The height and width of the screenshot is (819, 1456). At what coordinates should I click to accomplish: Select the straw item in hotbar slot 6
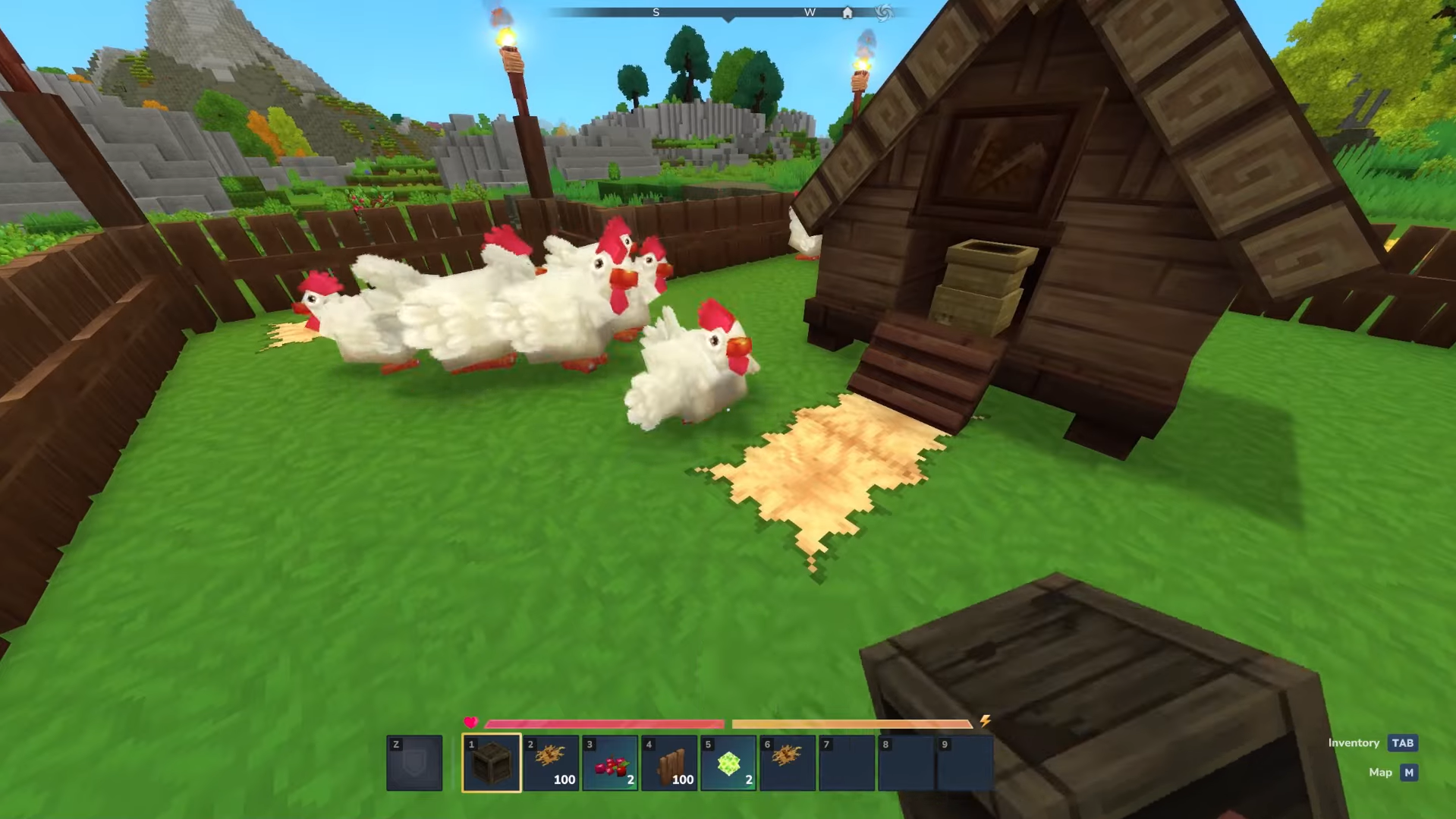coord(787,761)
